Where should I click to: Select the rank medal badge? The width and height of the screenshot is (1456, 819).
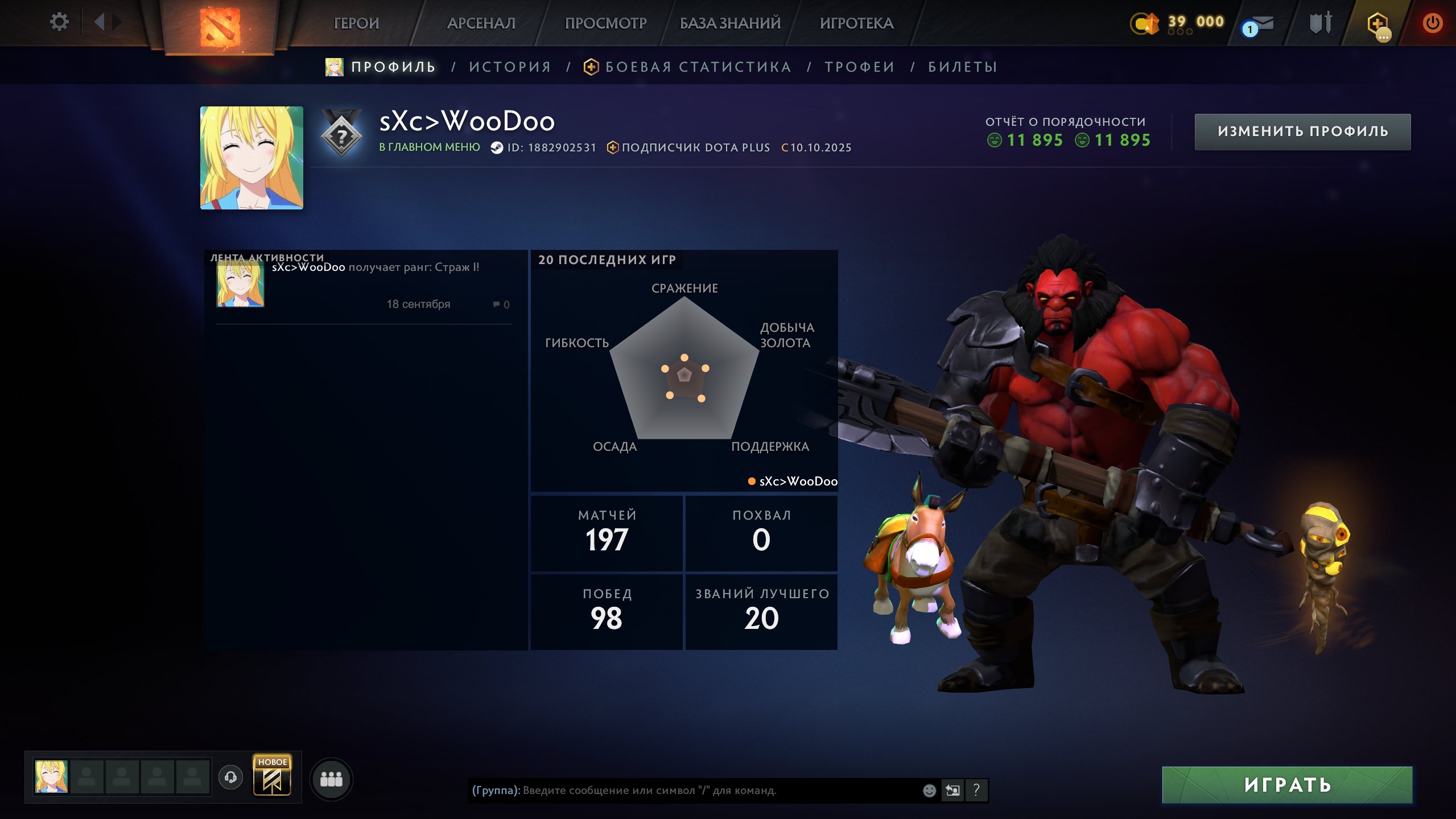(x=341, y=135)
